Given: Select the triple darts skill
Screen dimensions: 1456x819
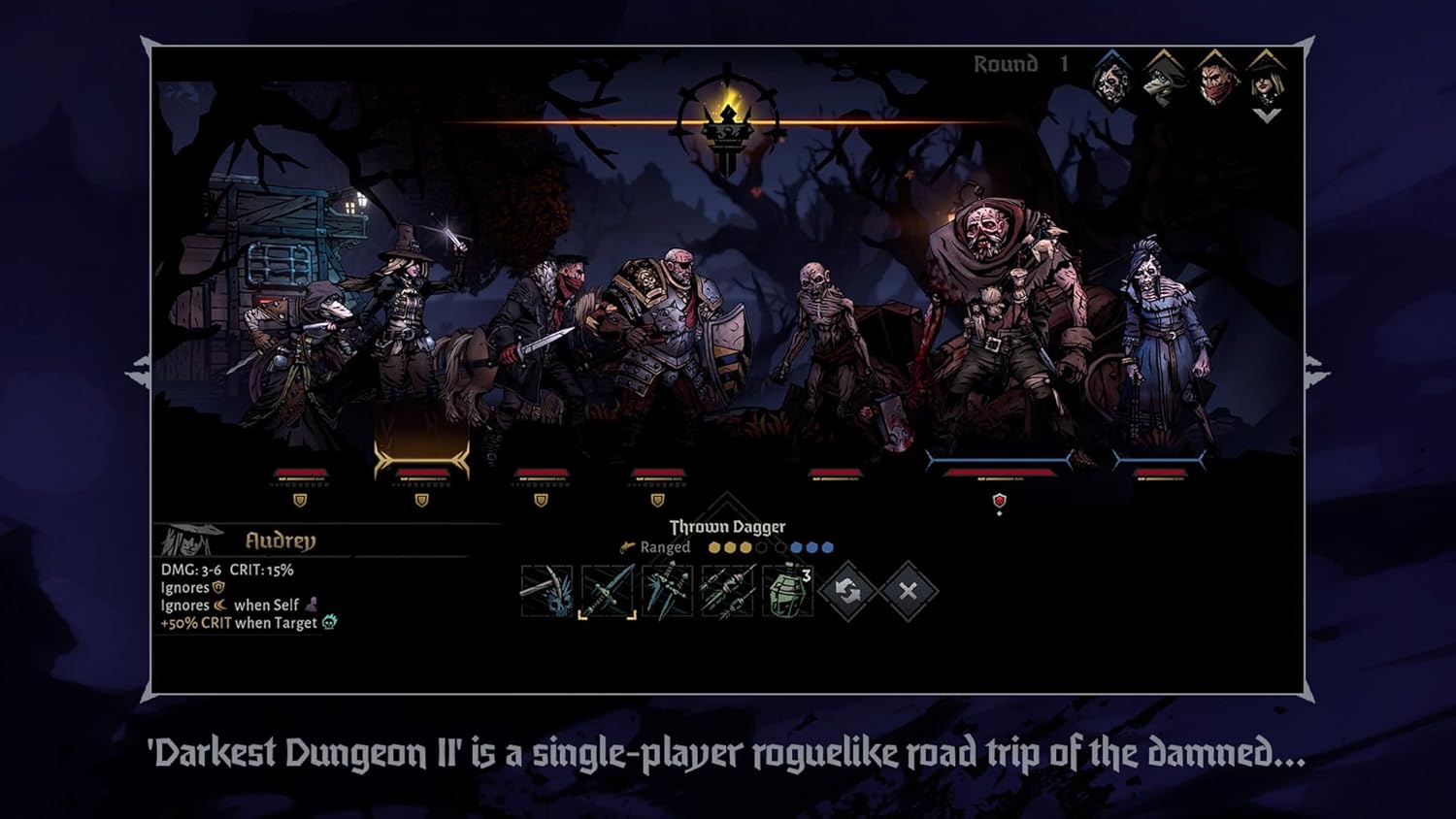Looking at the screenshot, I should (x=727, y=590).
